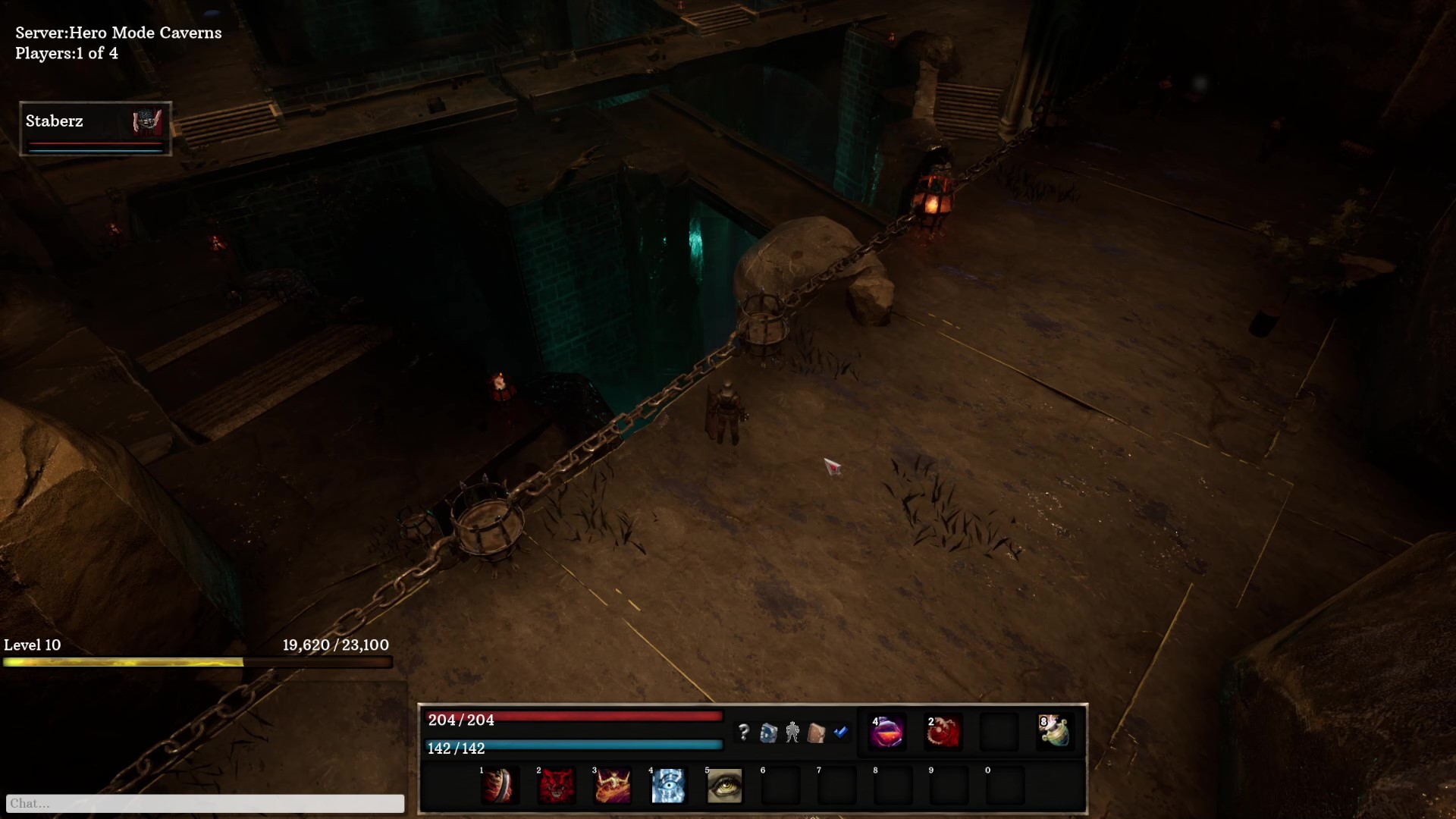1456x819 pixels.
Task: Use the golden jar consumable with quantity 8
Action: [x=1056, y=732]
